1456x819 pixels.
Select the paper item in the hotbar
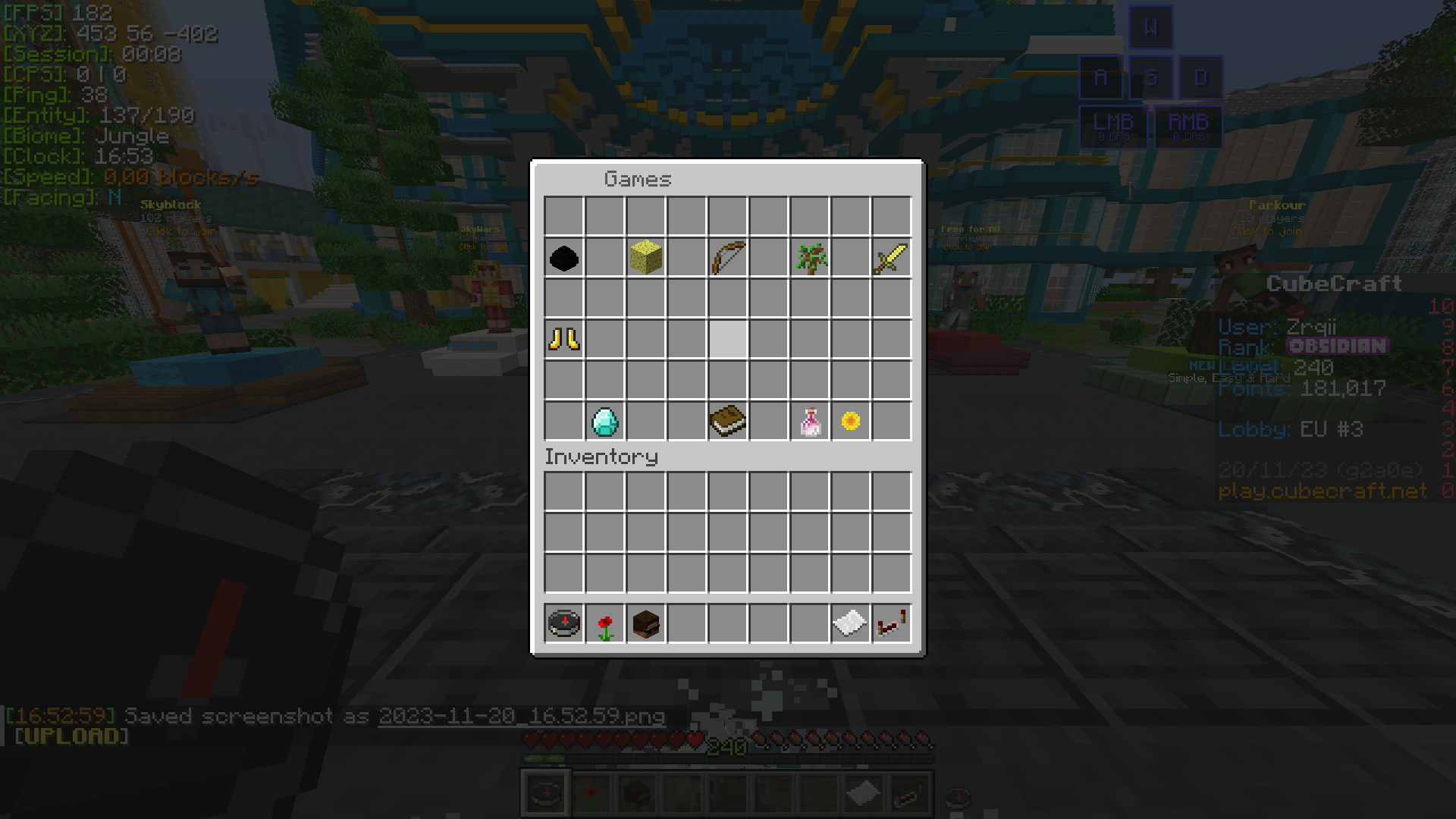(x=850, y=622)
